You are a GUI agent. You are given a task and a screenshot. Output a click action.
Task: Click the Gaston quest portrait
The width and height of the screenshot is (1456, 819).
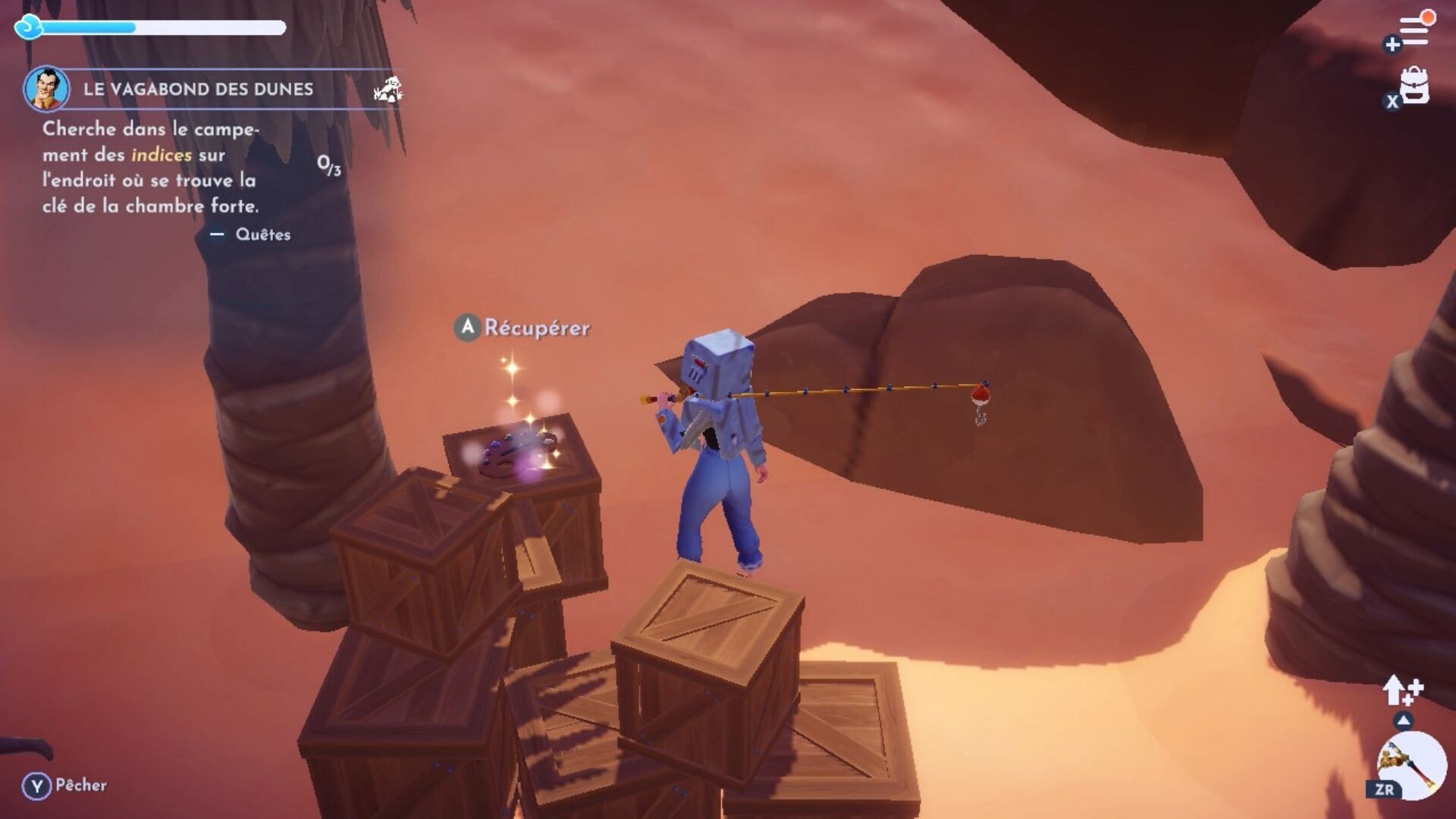(x=46, y=89)
